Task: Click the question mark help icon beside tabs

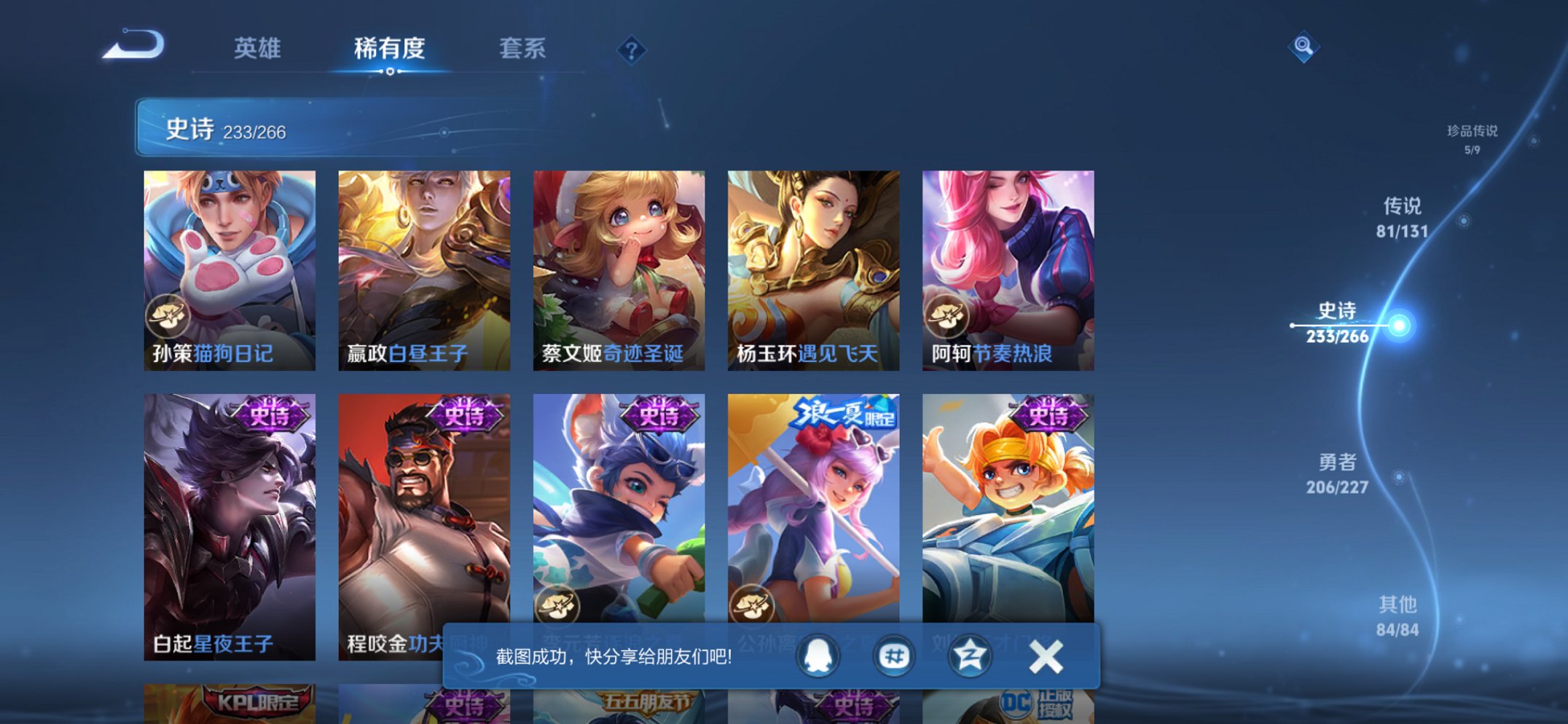Action: pos(631,50)
